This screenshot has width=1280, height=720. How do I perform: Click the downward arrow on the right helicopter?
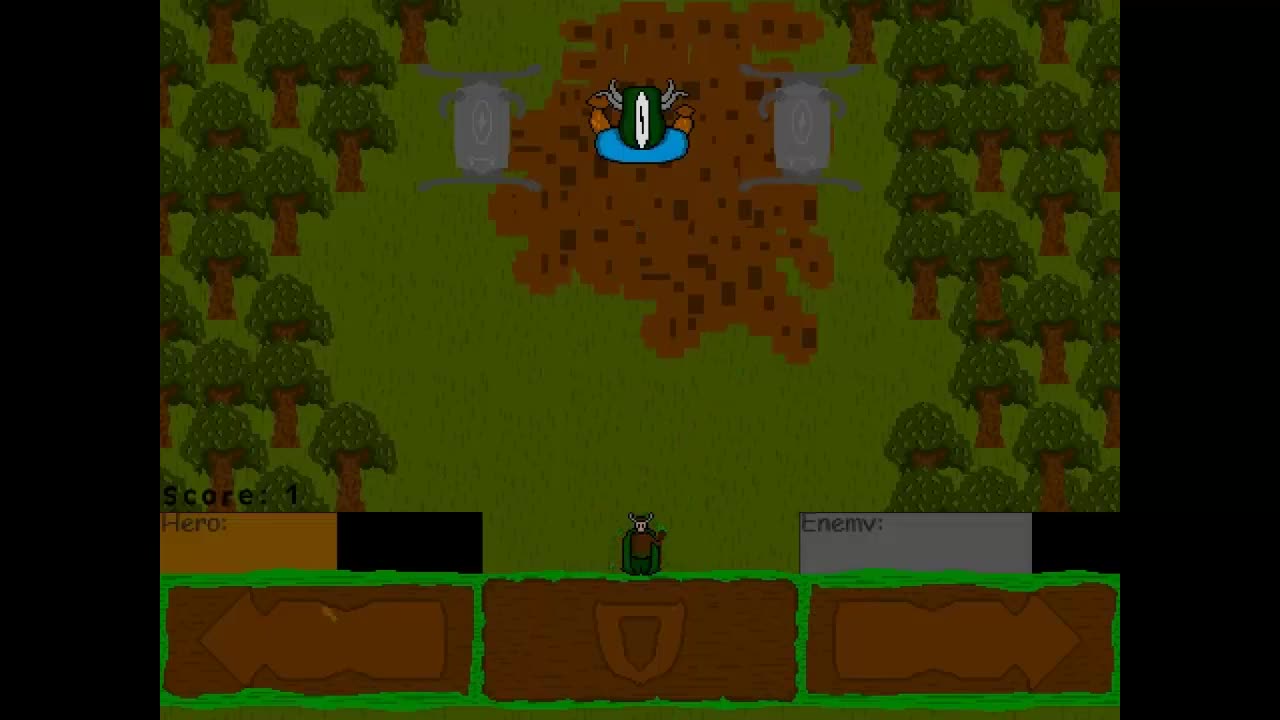800,122
